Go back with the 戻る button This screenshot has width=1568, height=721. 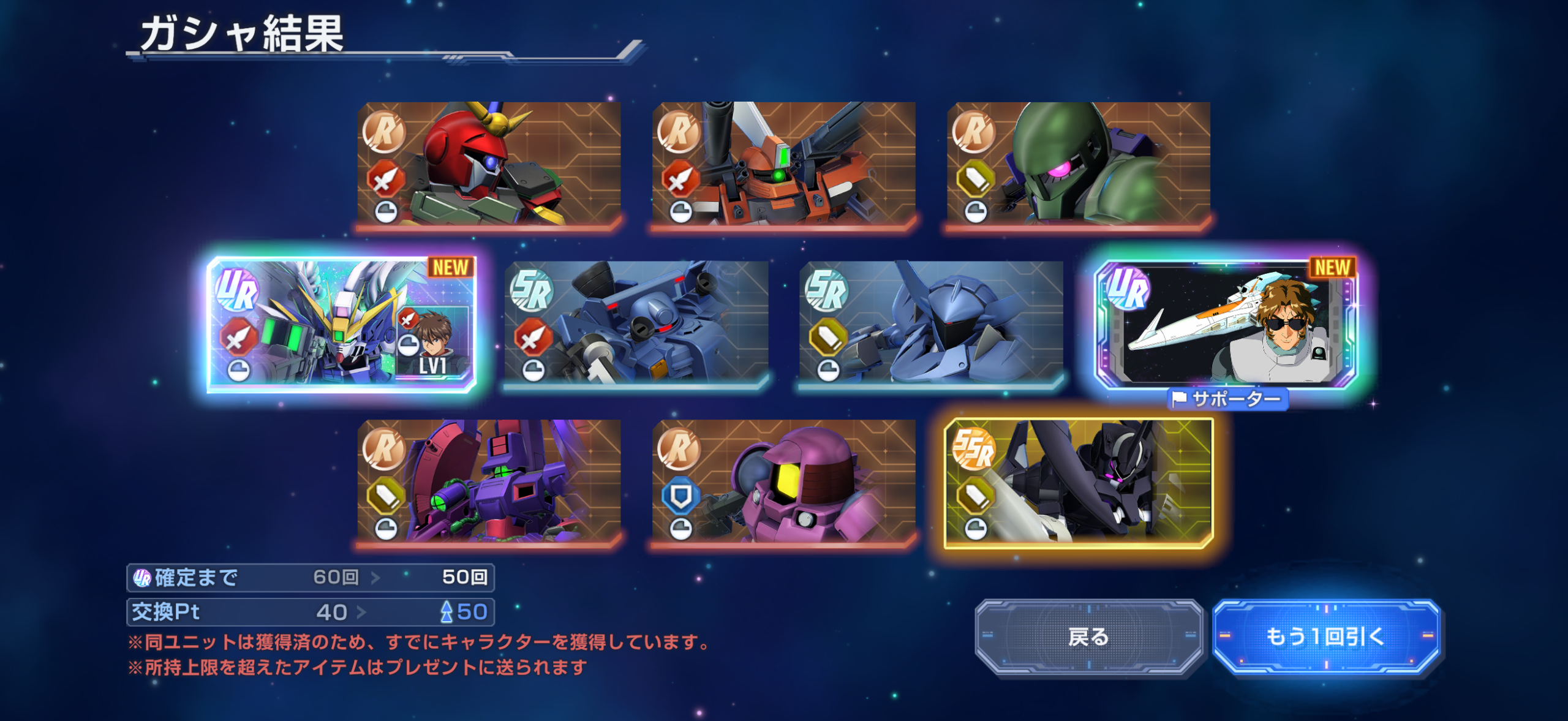coord(1088,637)
